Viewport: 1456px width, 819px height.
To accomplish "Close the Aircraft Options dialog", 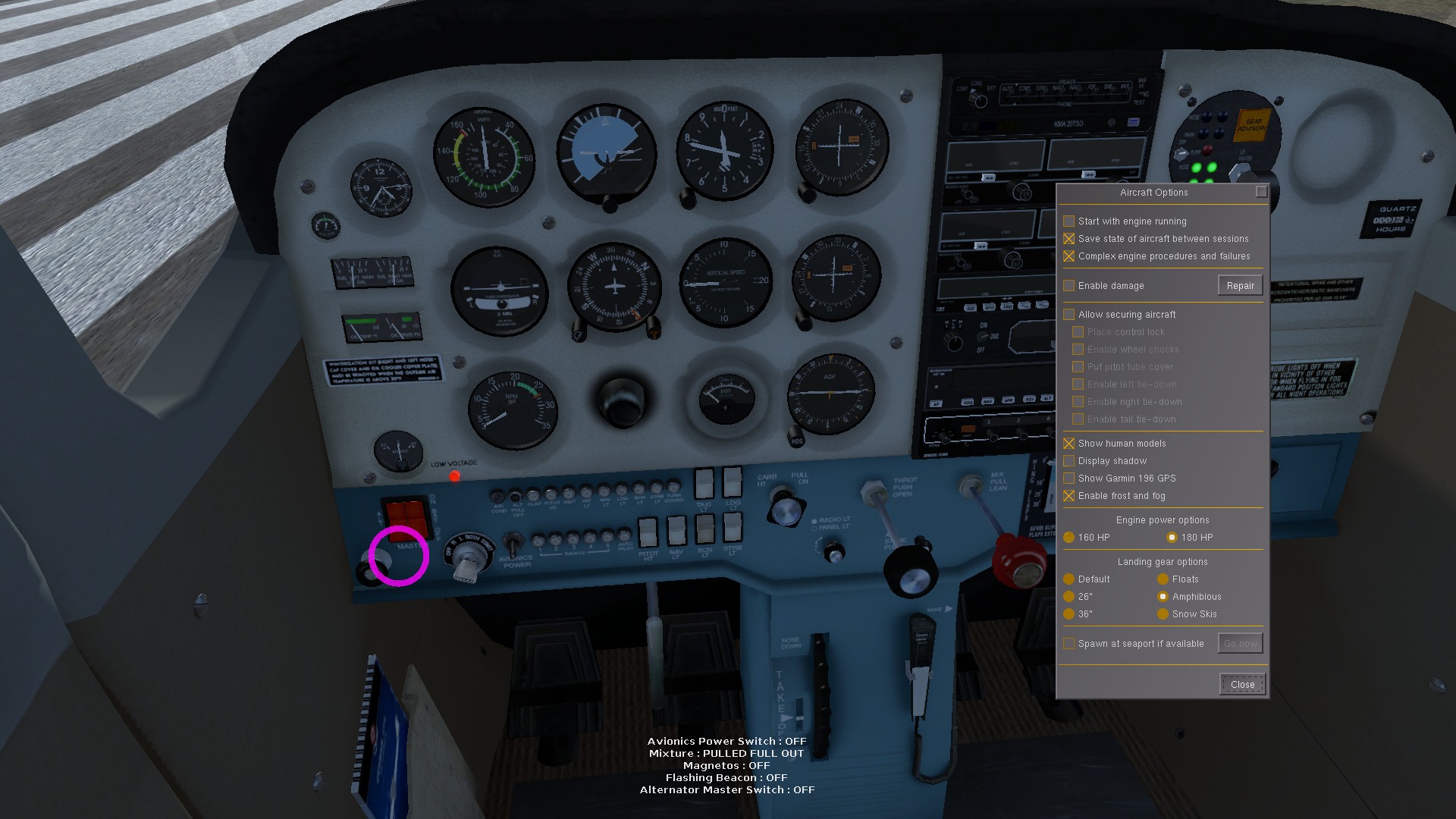I will pyautogui.click(x=1241, y=683).
